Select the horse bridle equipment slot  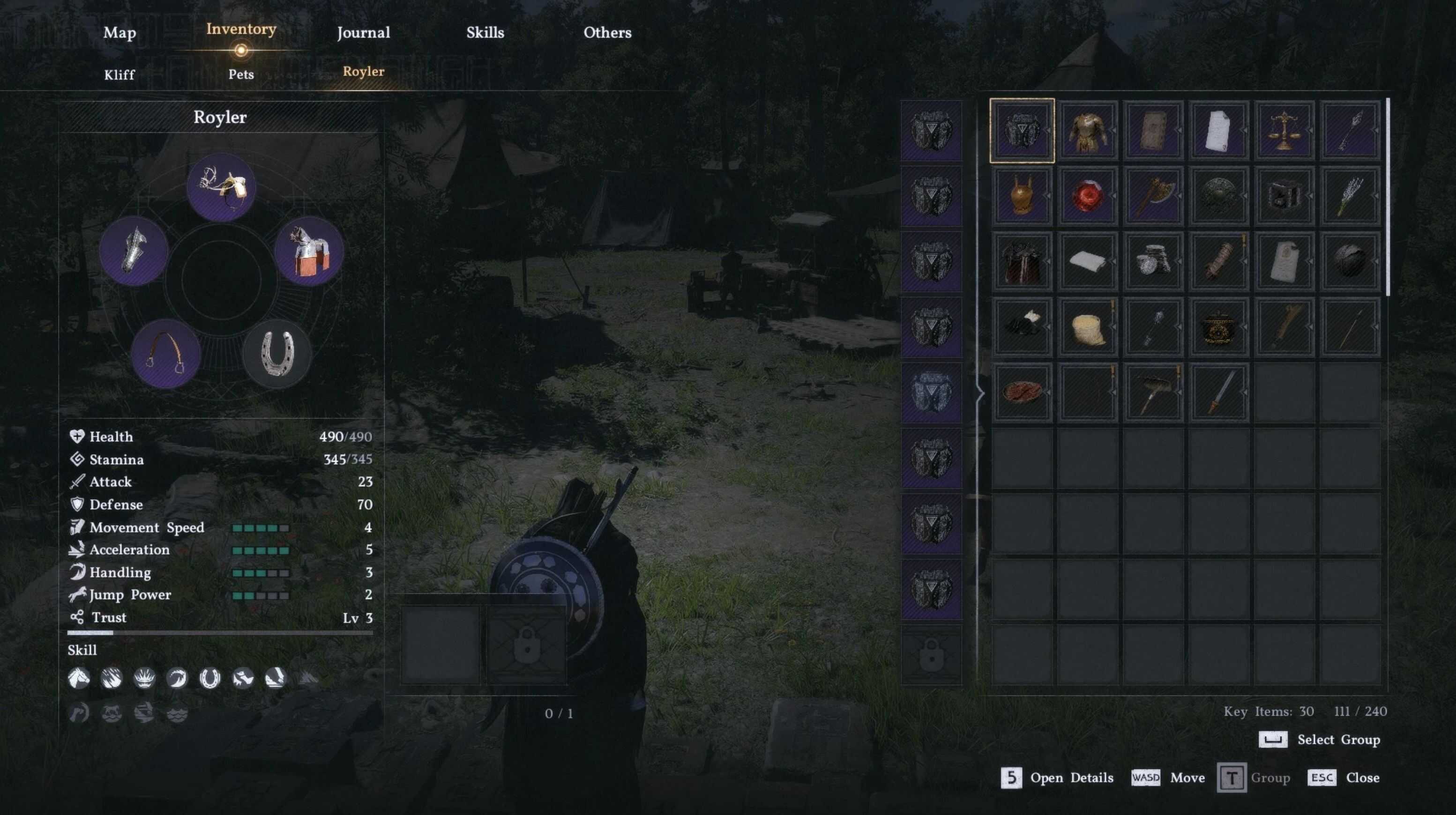221,187
